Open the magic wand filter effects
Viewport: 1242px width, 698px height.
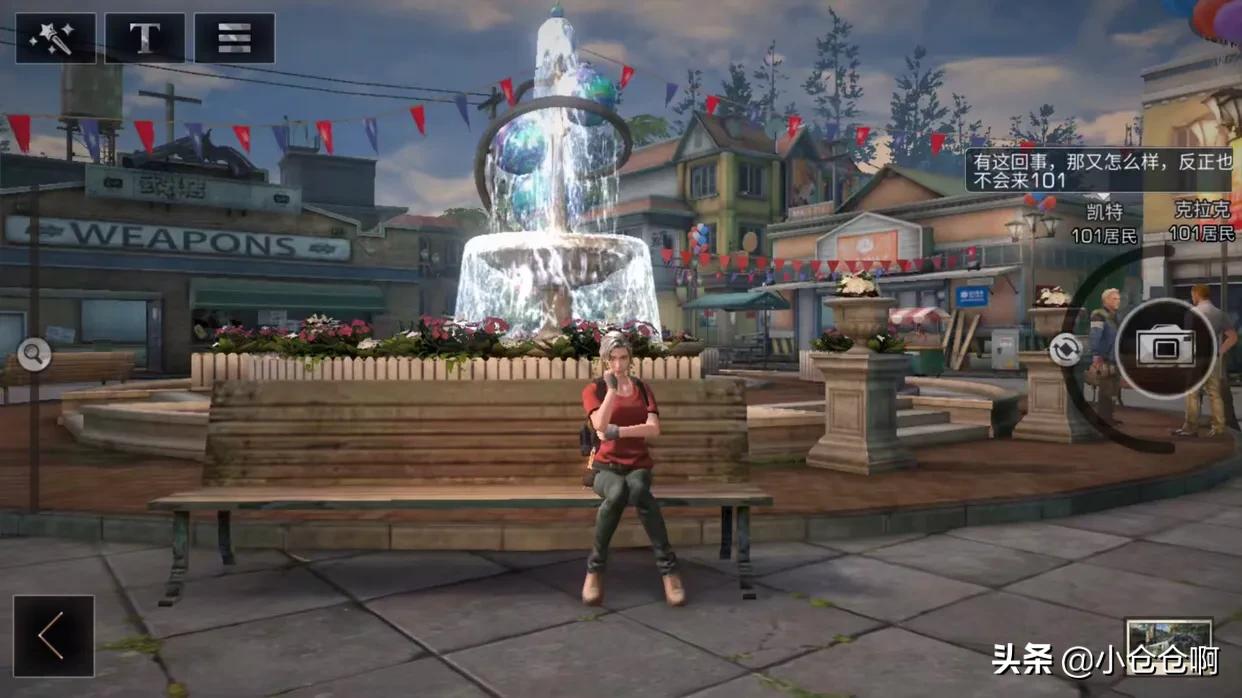tap(55, 38)
